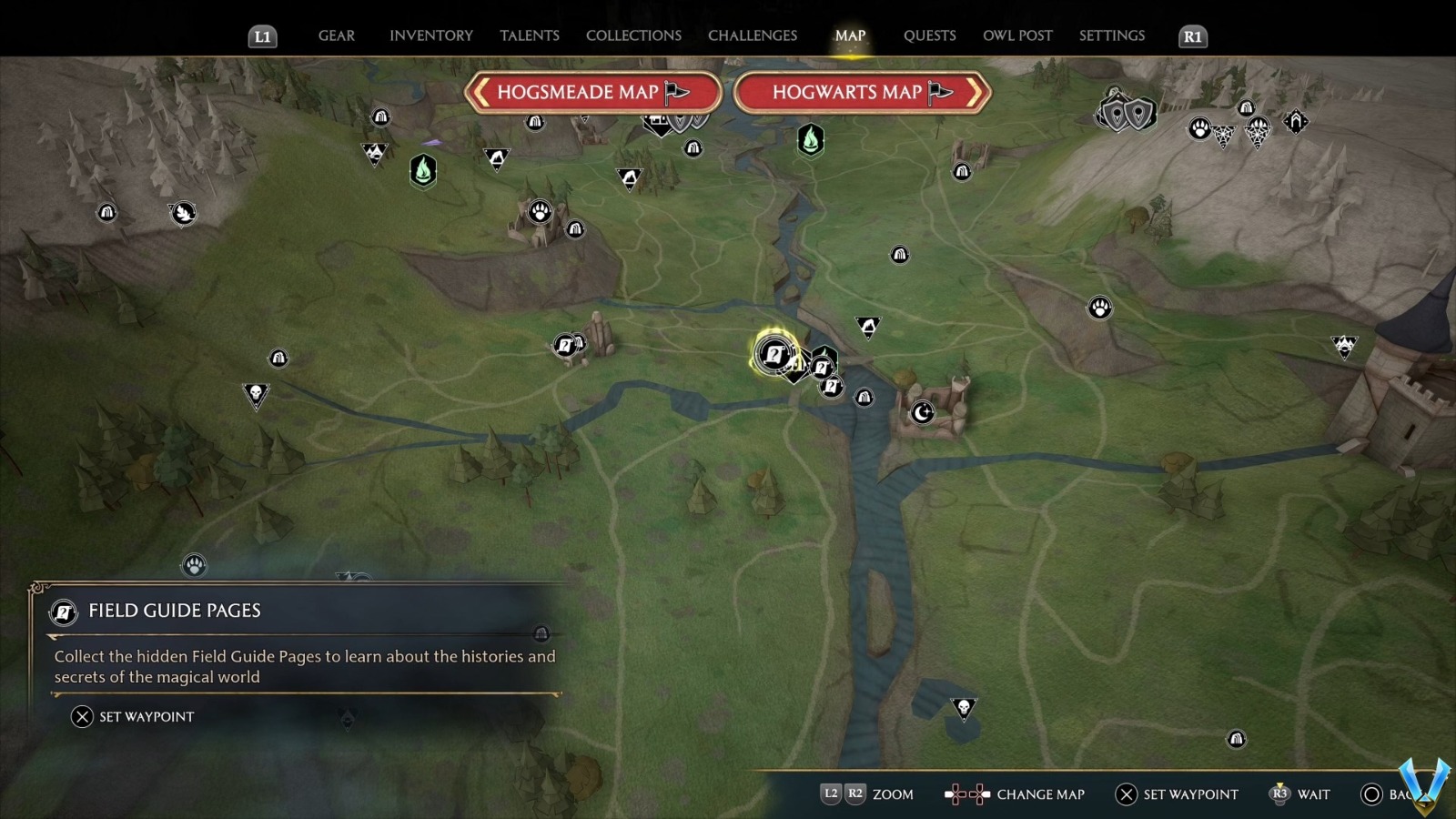1456x819 pixels.
Task: Click the diamond dungeon entrance icon on eastern slope
Action: pos(1296,121)
